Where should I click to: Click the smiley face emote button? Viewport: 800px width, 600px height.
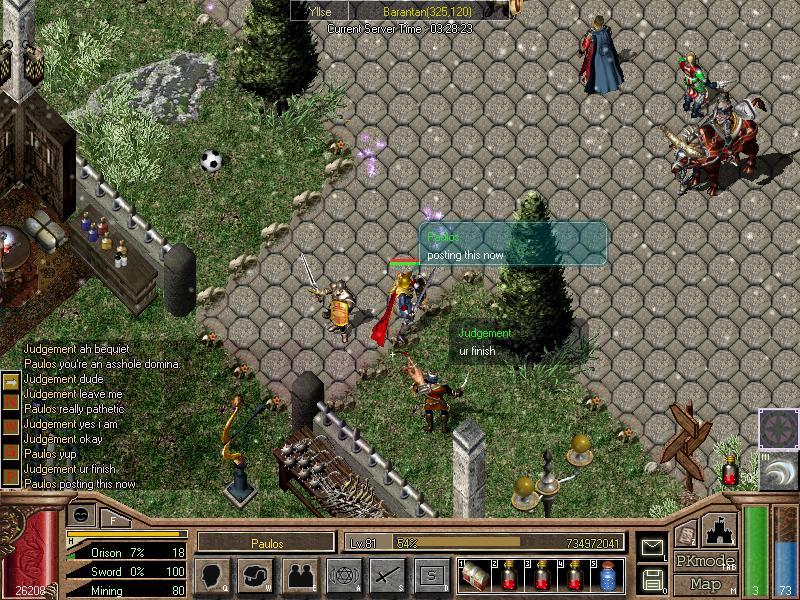(x=81, y=514)
